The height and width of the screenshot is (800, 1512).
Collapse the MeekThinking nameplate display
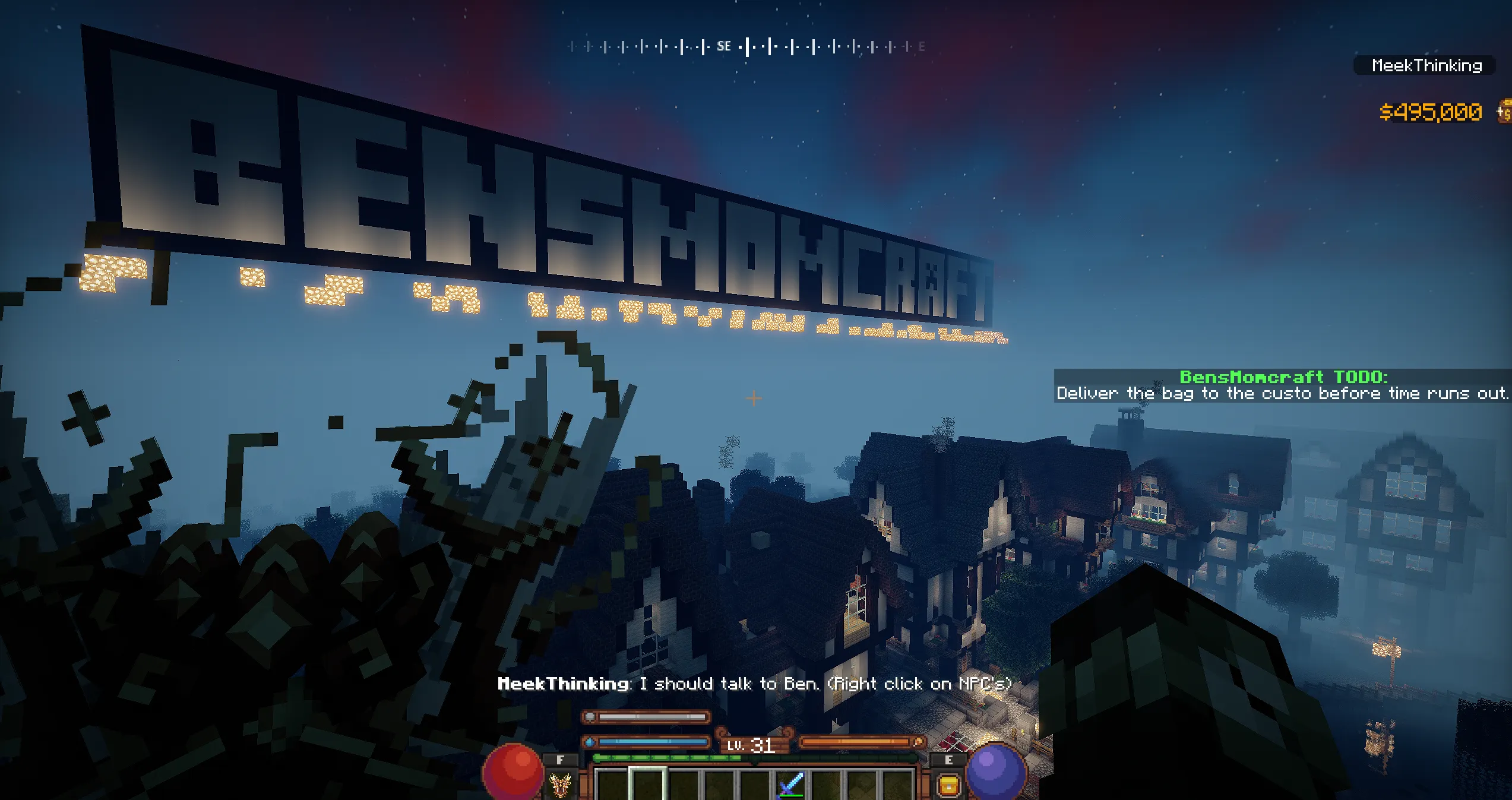tap(1430, 65)
